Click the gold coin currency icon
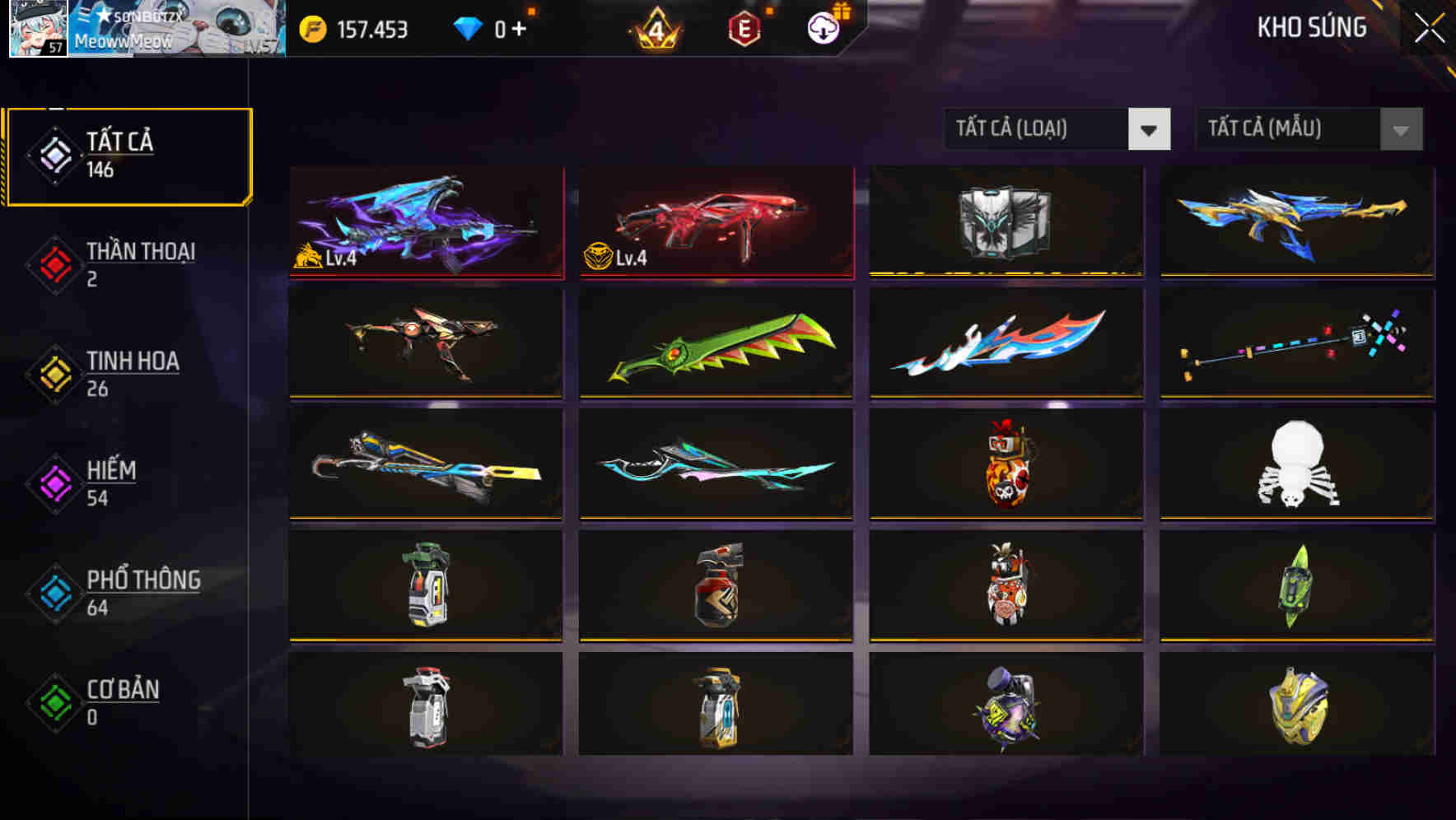This screenshot has height=820, width=1456. tap(312, 27)
